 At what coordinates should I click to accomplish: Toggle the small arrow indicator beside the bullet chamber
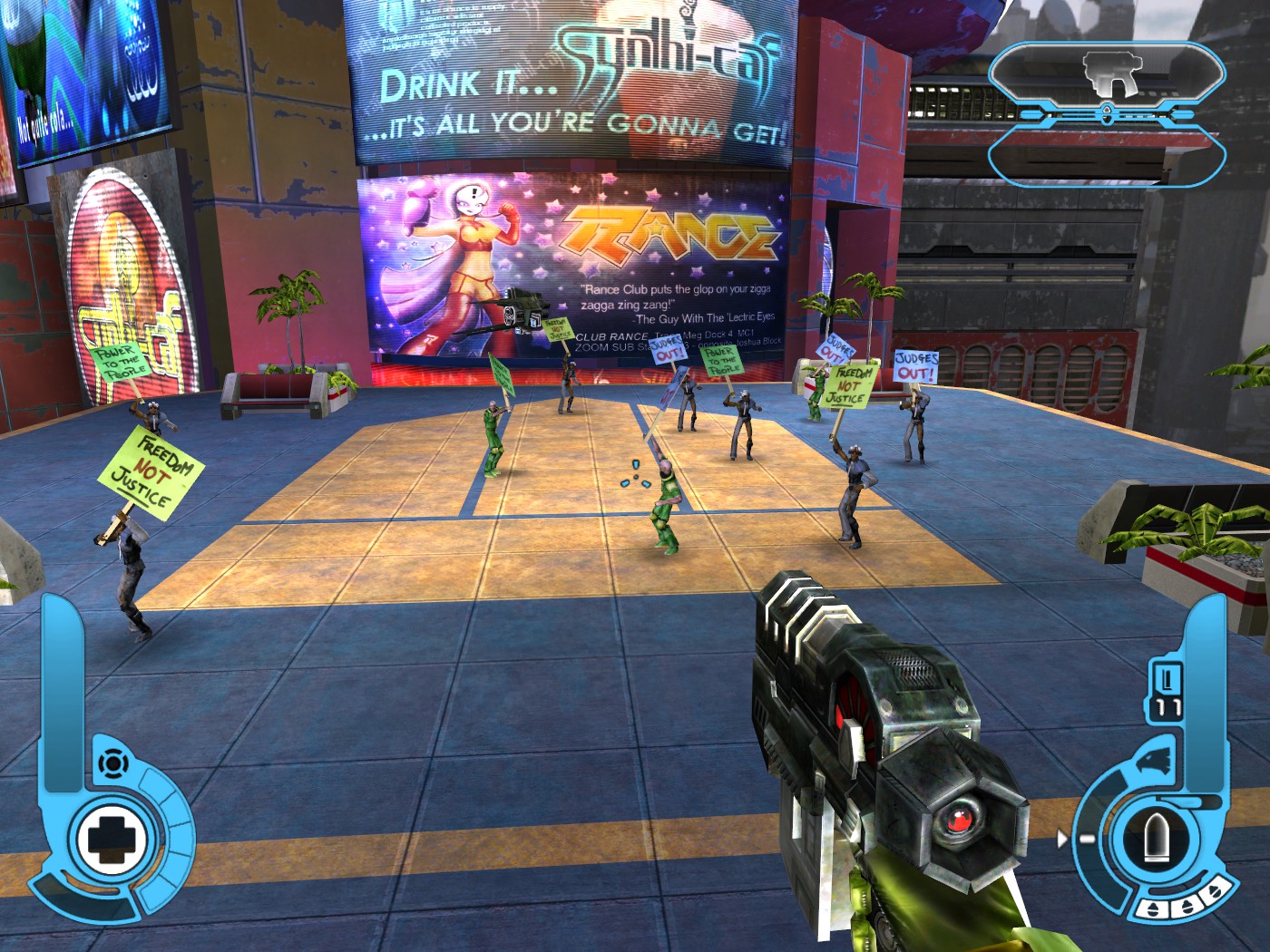1063,838
